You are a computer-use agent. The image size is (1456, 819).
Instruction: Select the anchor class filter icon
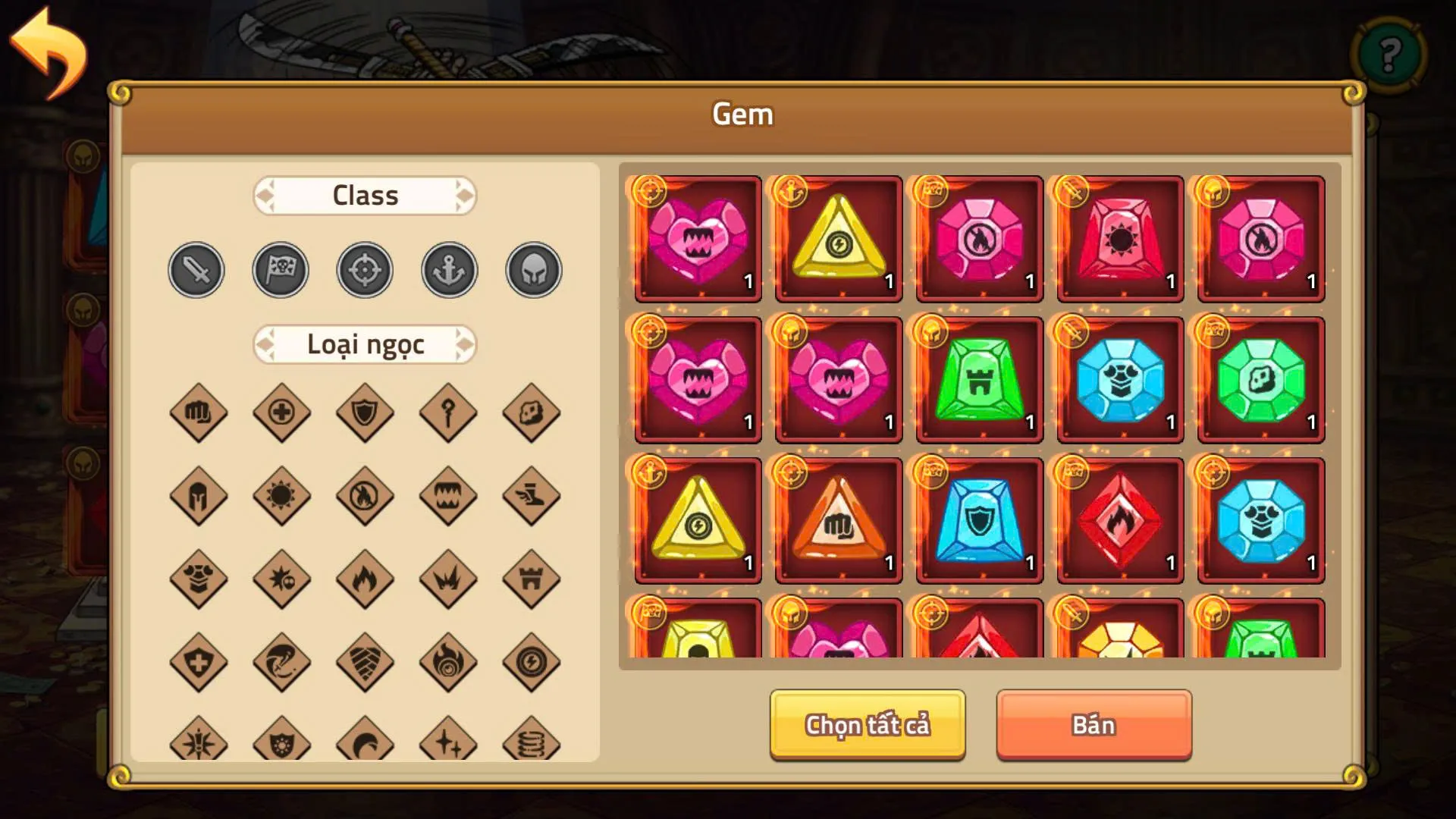pyautogui.click(x=448, y=269)
